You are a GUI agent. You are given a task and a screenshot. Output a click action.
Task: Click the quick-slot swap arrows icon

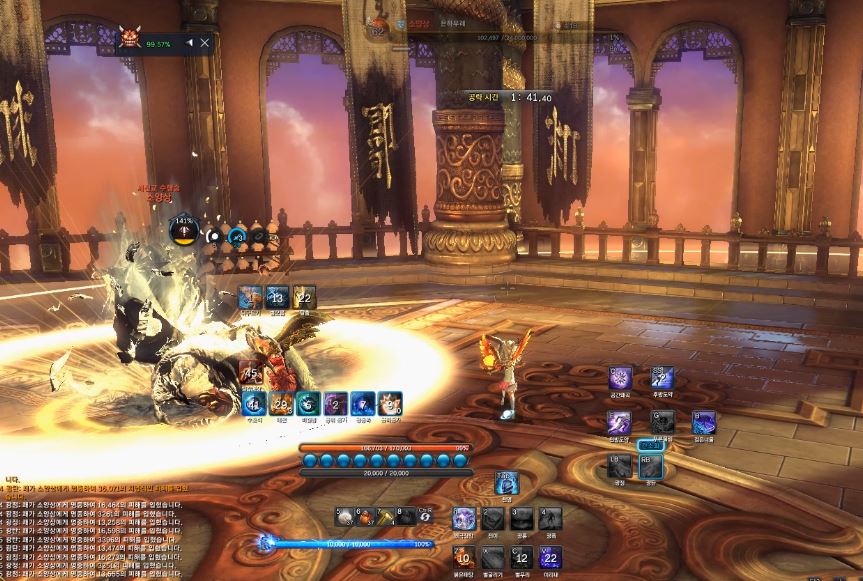click(x=427, y=516)
